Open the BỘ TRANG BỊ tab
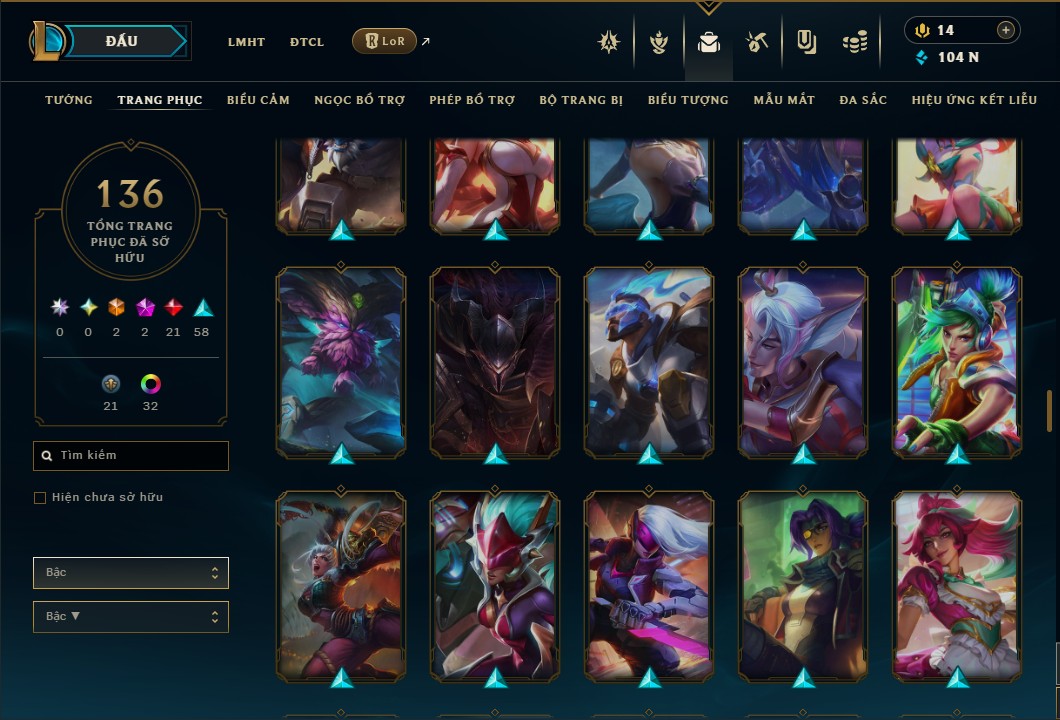Viewport: 1060px width, 720px height. [x=581, y=100]
